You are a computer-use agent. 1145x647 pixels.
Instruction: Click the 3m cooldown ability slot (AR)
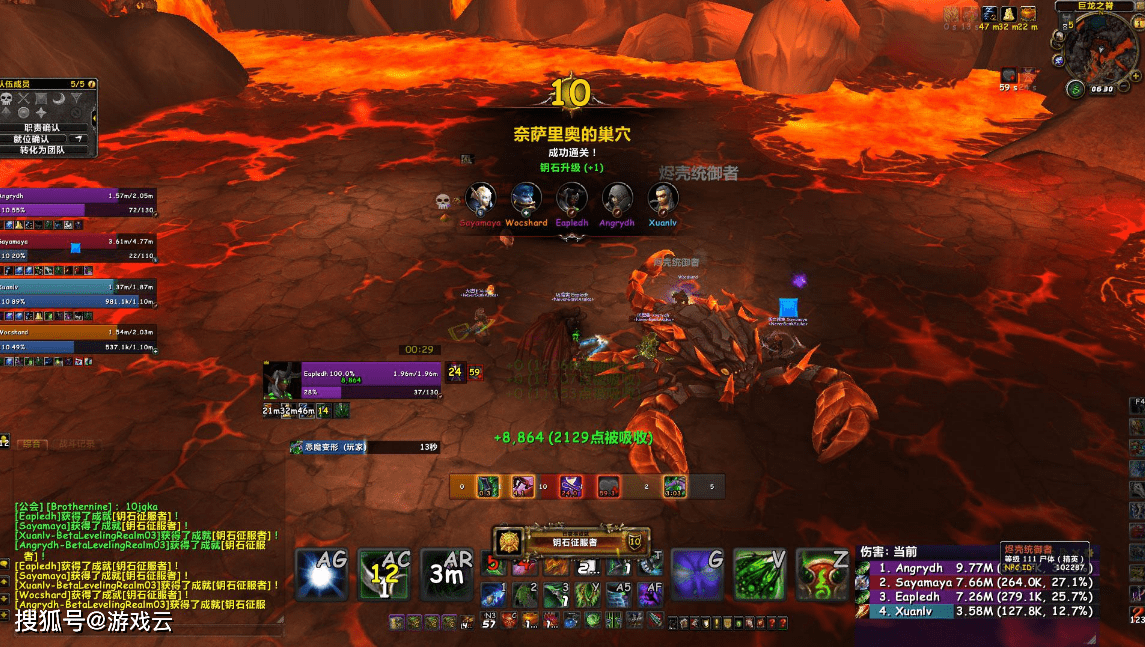[447, 575]
